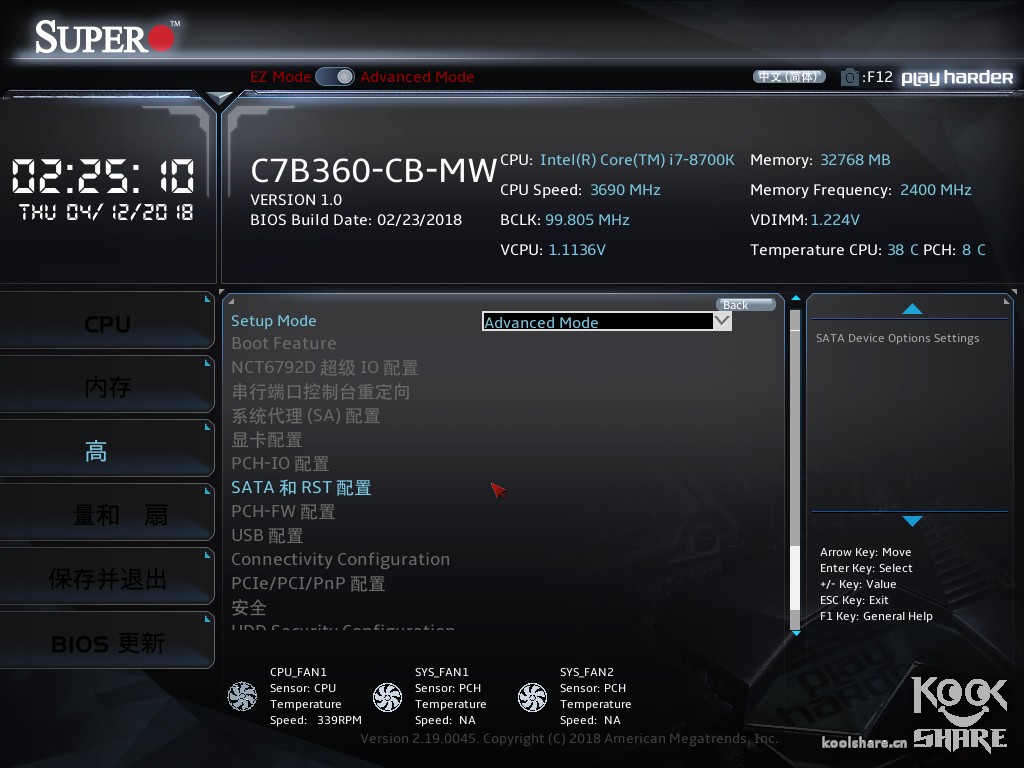Click the Back button
Screen dimensions: 1024x768
click(x=745, y=305)
